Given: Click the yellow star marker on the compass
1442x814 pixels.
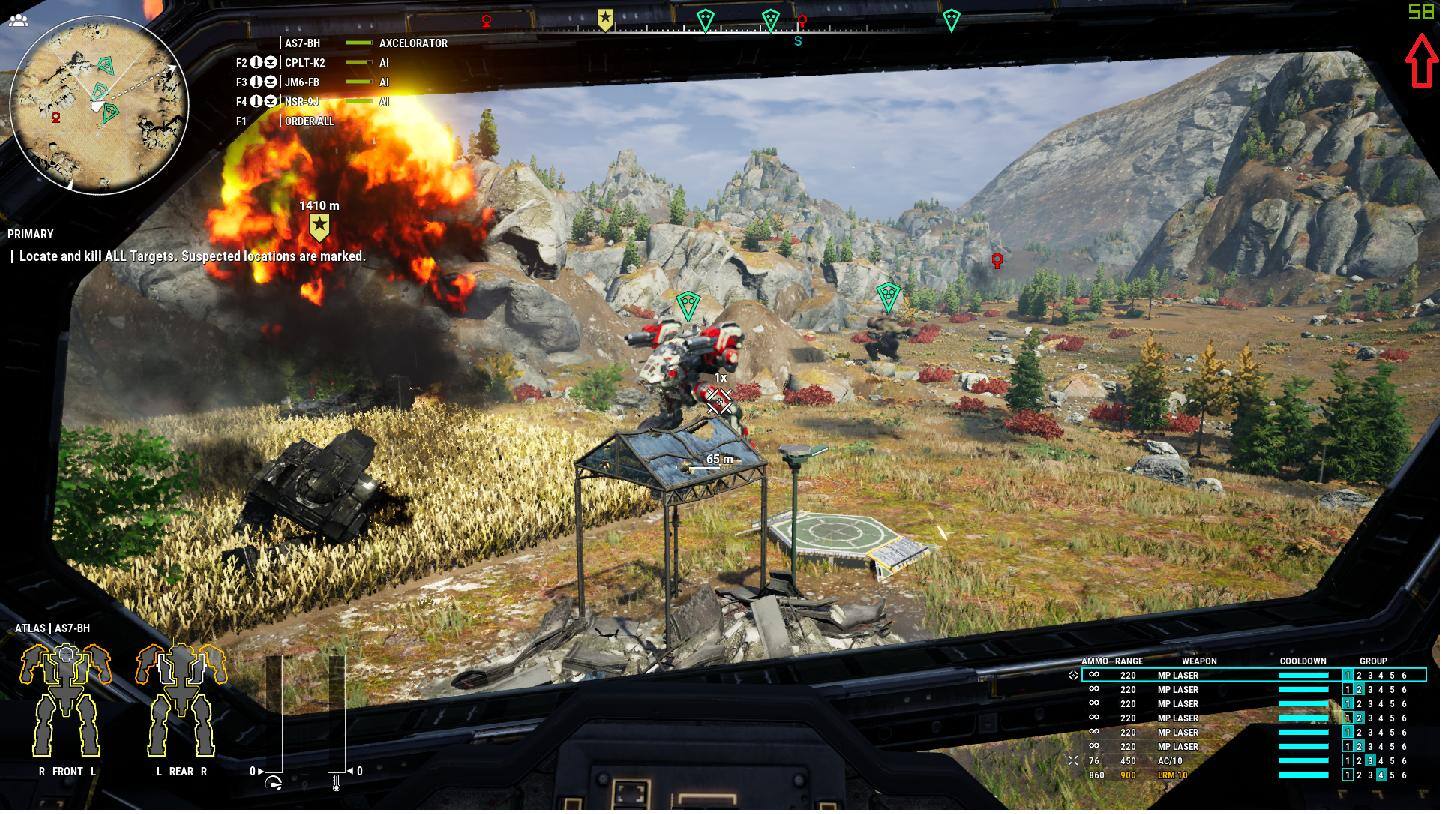Looking at the screenshot, I should tap(605, 19).
